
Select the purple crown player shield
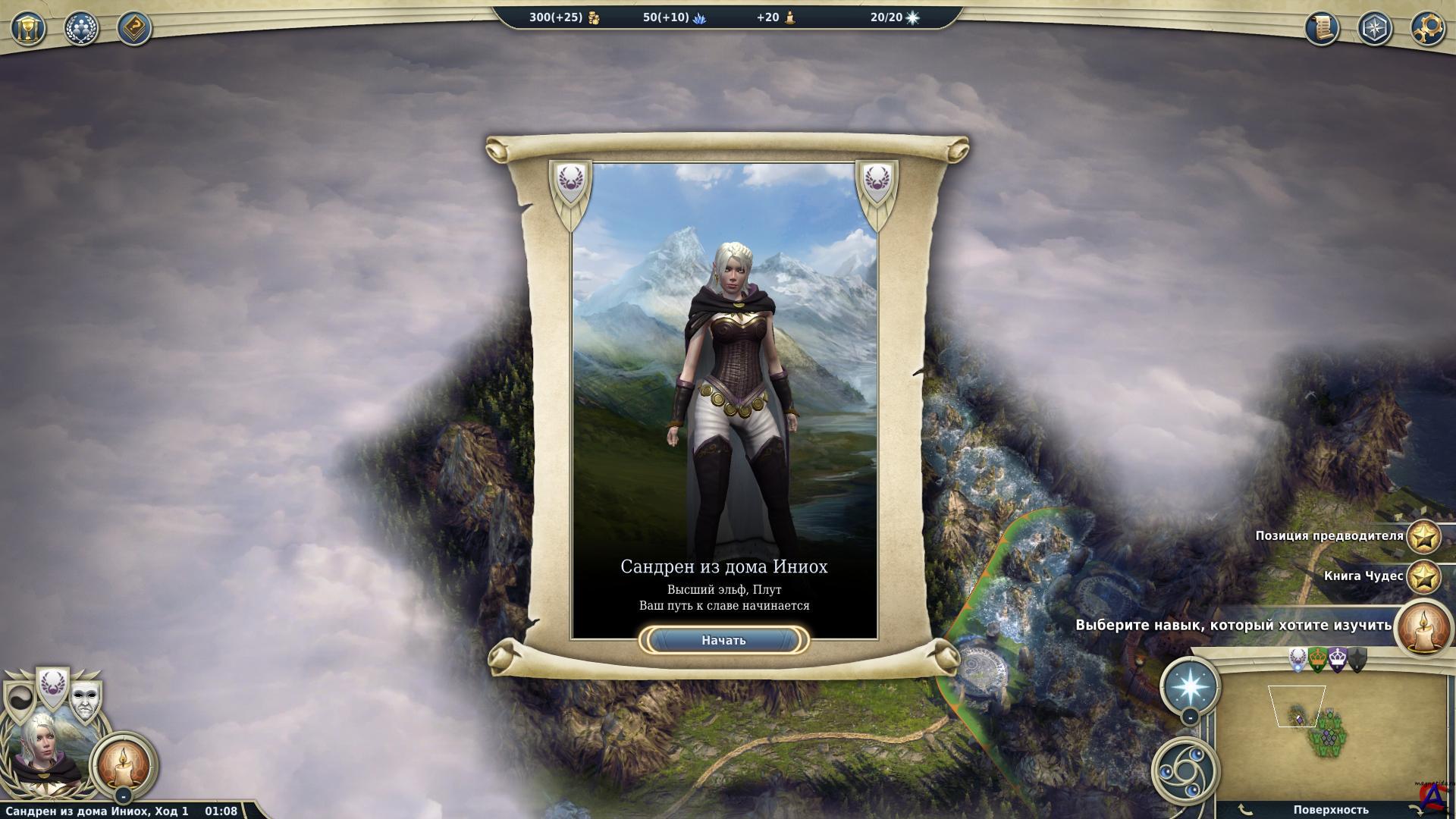point(1338,660)
